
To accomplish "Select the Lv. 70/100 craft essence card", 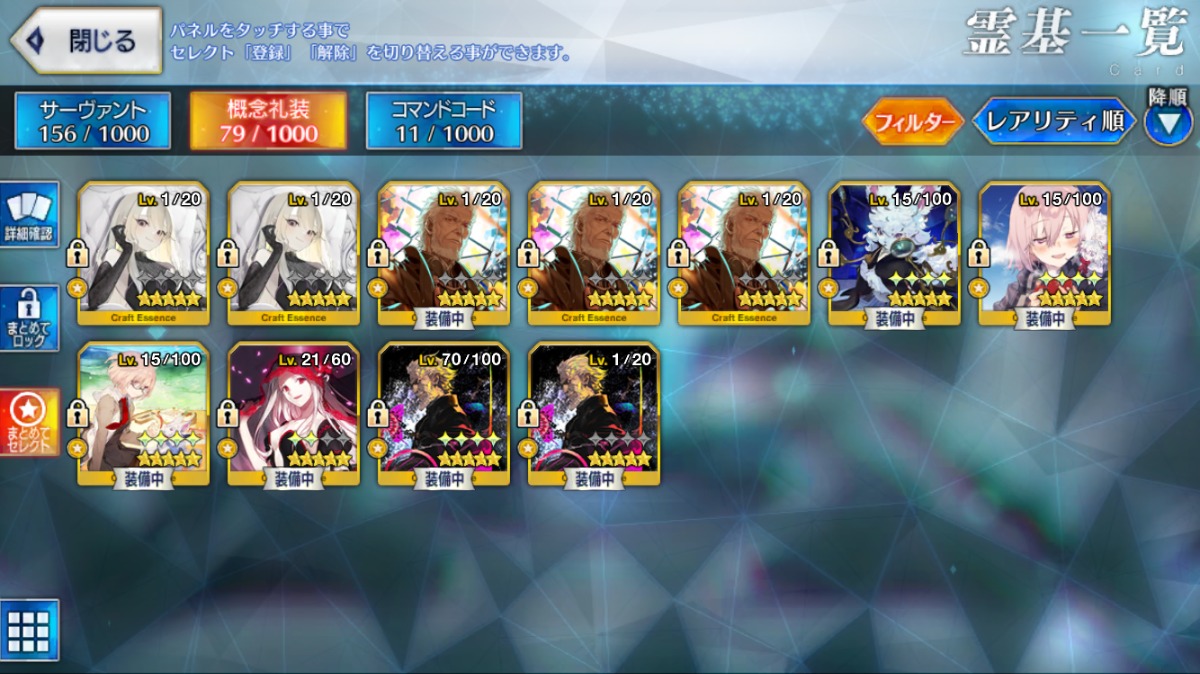I will click(x=444, y=412).
